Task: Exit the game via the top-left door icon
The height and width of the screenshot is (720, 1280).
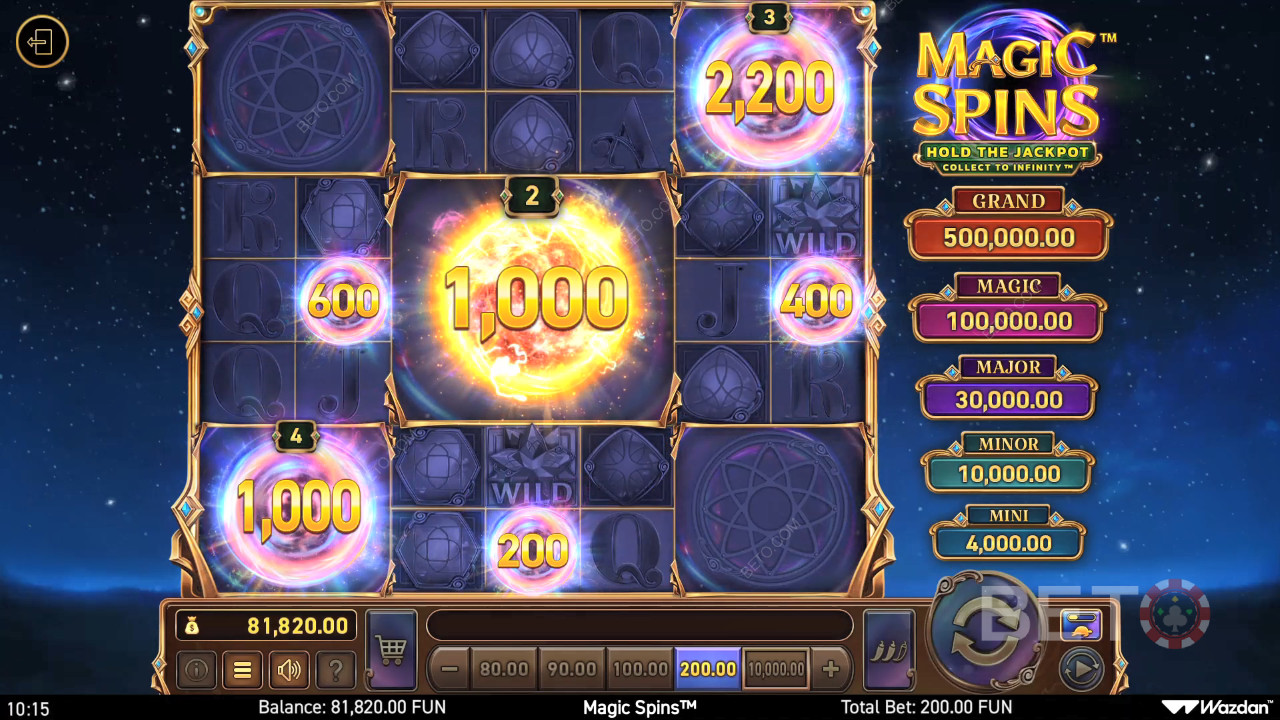Action: pos(42,43)
